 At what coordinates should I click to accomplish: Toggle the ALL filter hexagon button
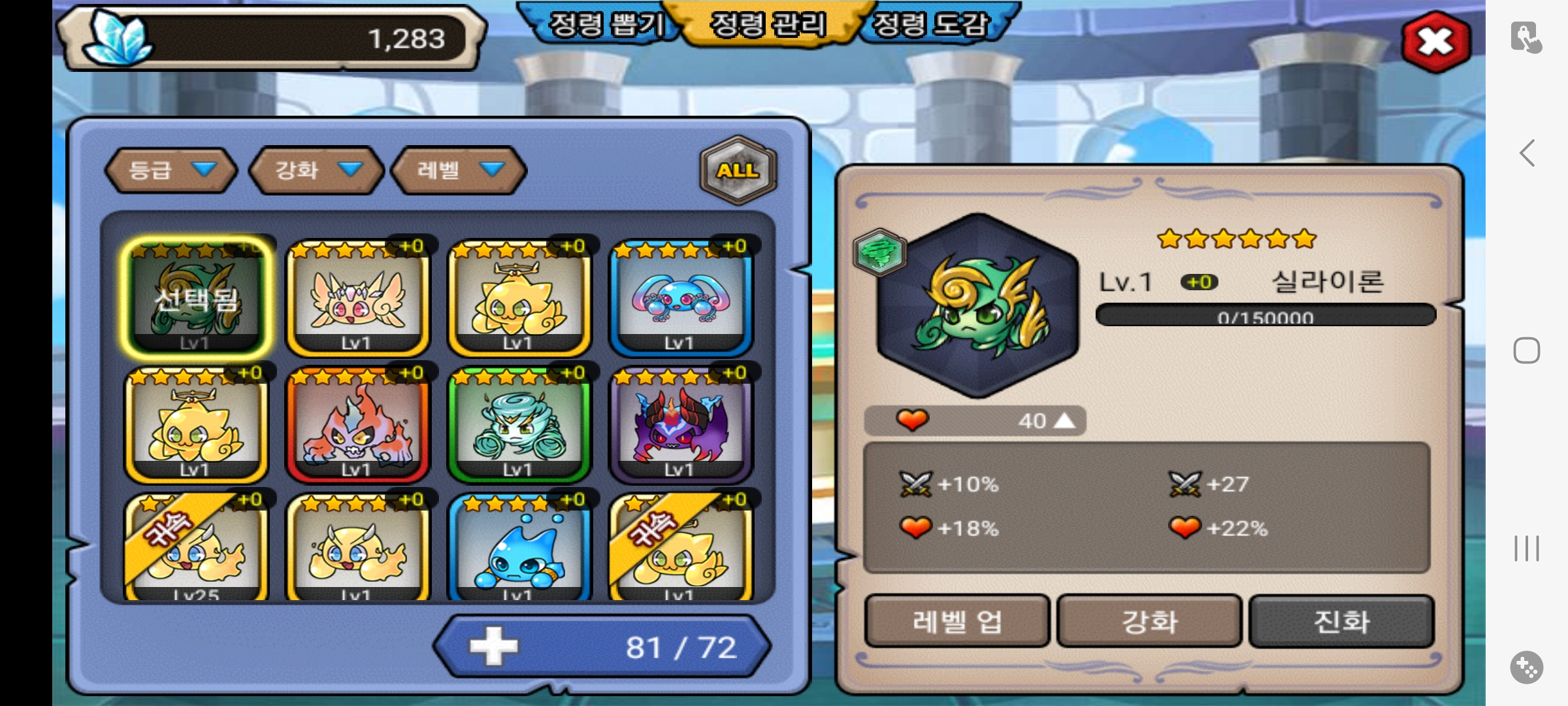tap(738, 170)
